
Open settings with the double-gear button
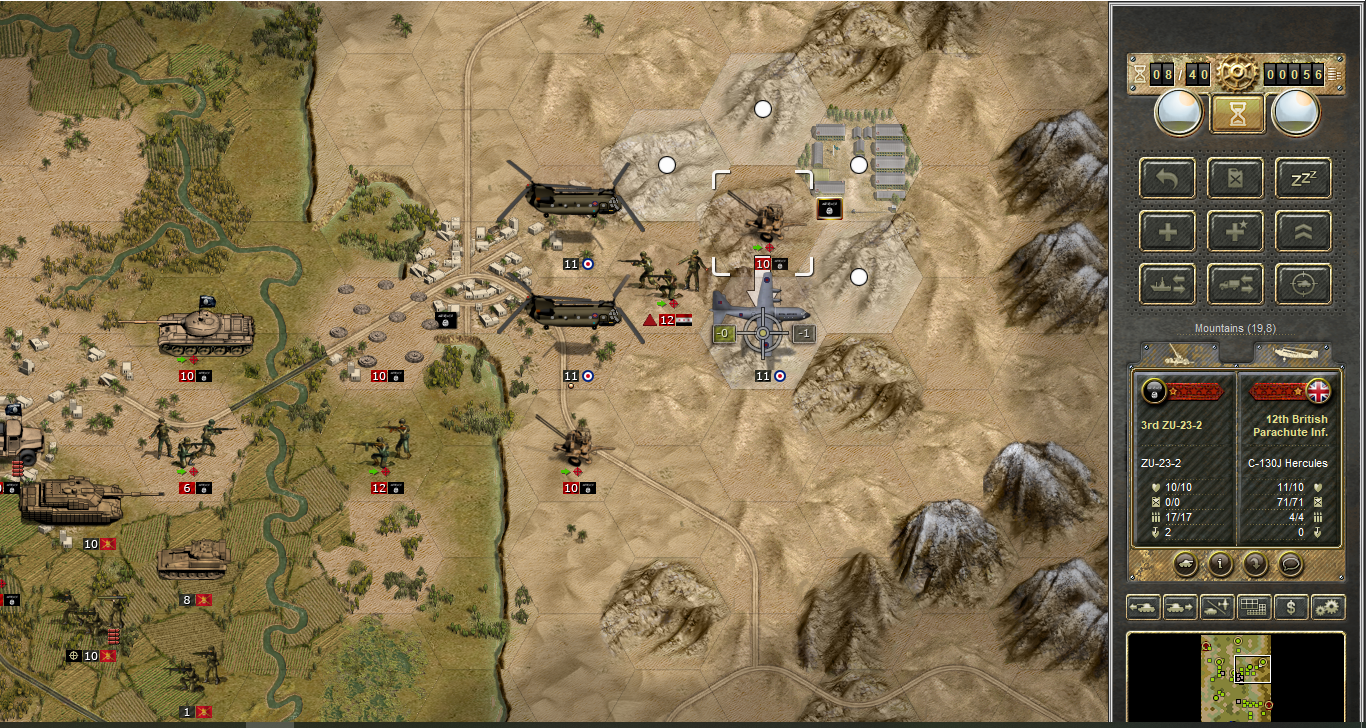pyautogui.click(x=1328, y=606)
